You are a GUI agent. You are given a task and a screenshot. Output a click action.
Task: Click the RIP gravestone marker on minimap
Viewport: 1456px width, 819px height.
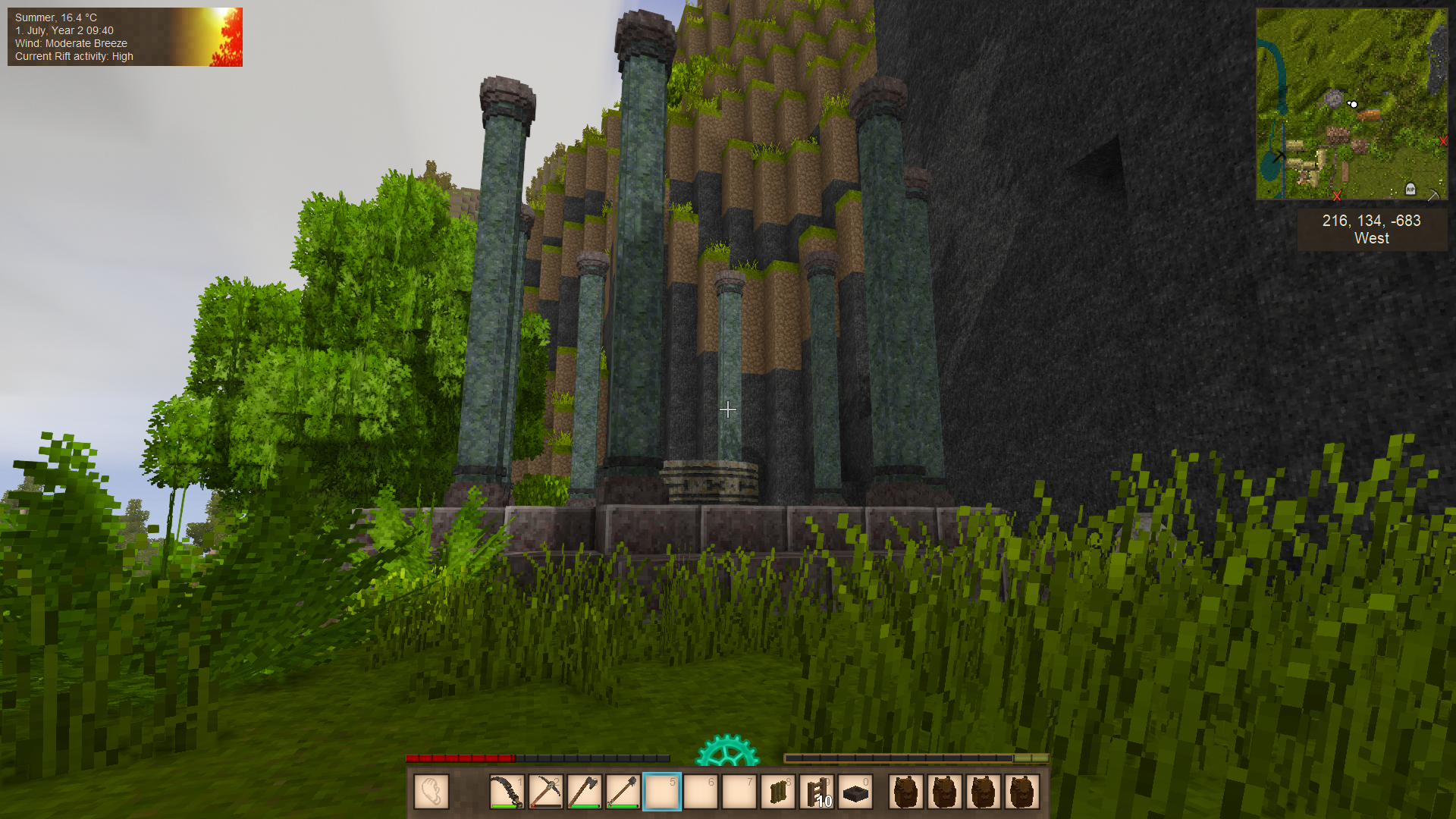point(1410,188)
